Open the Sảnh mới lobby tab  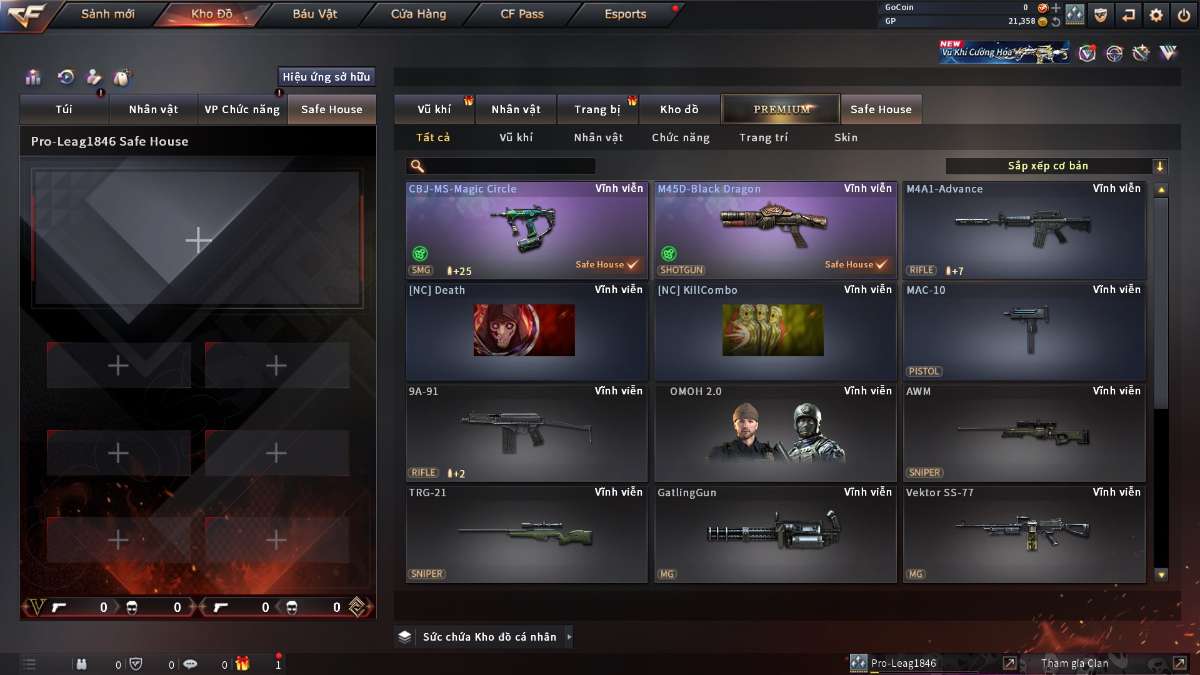107,14
